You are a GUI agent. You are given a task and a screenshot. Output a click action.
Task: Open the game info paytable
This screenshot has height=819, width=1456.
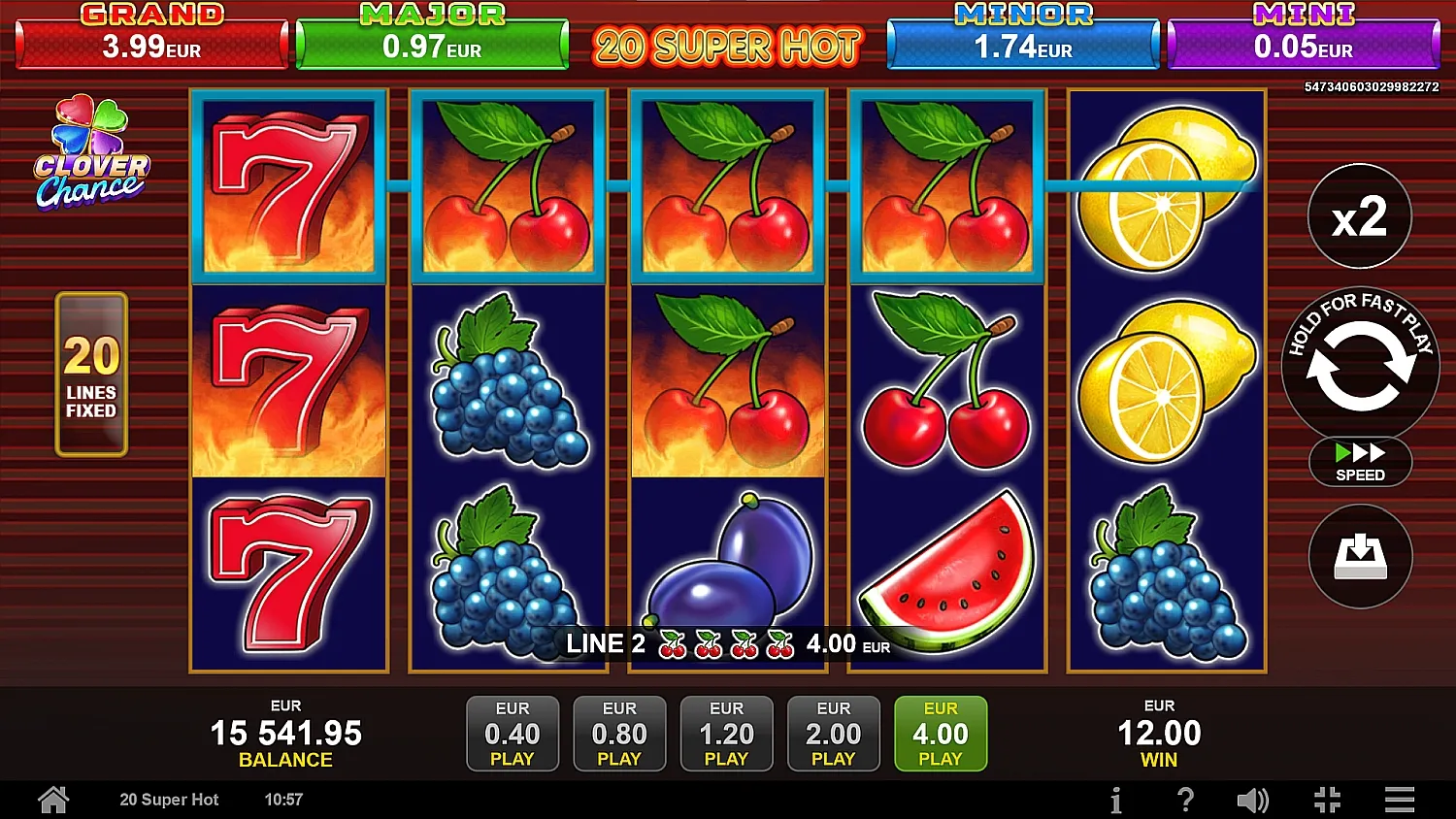click(1116, 800)
